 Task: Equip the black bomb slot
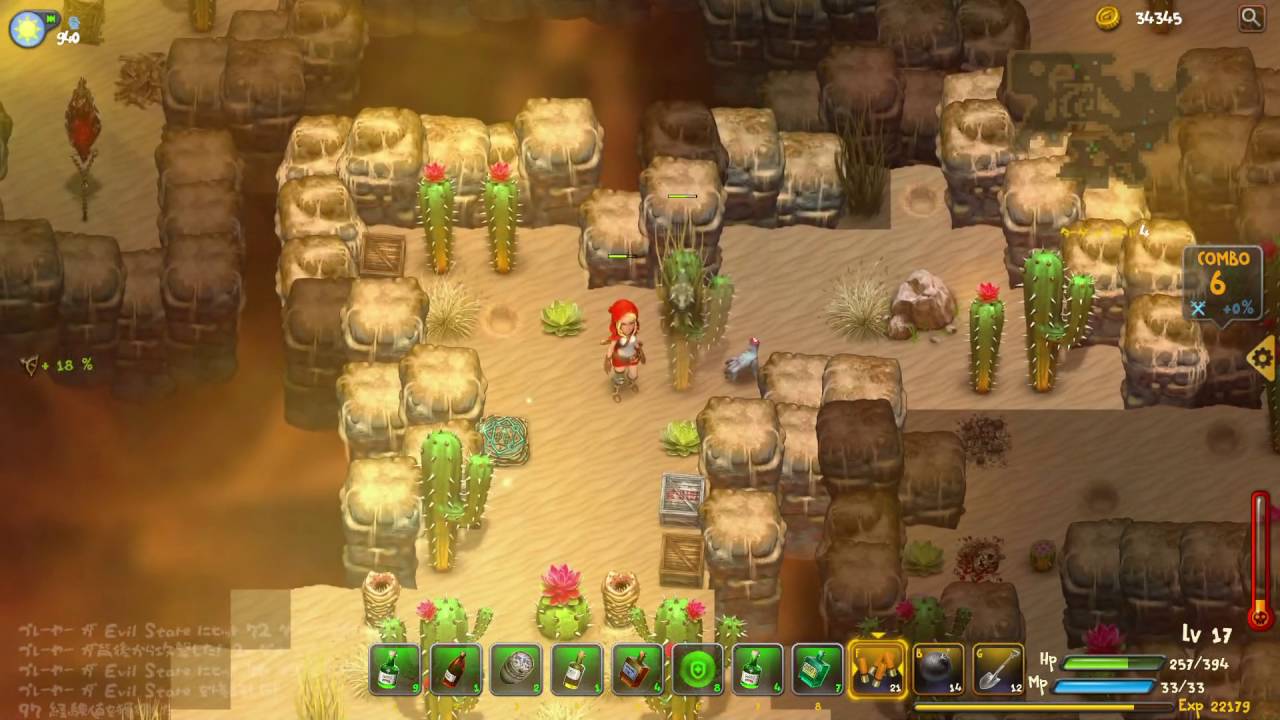point(938,669)
